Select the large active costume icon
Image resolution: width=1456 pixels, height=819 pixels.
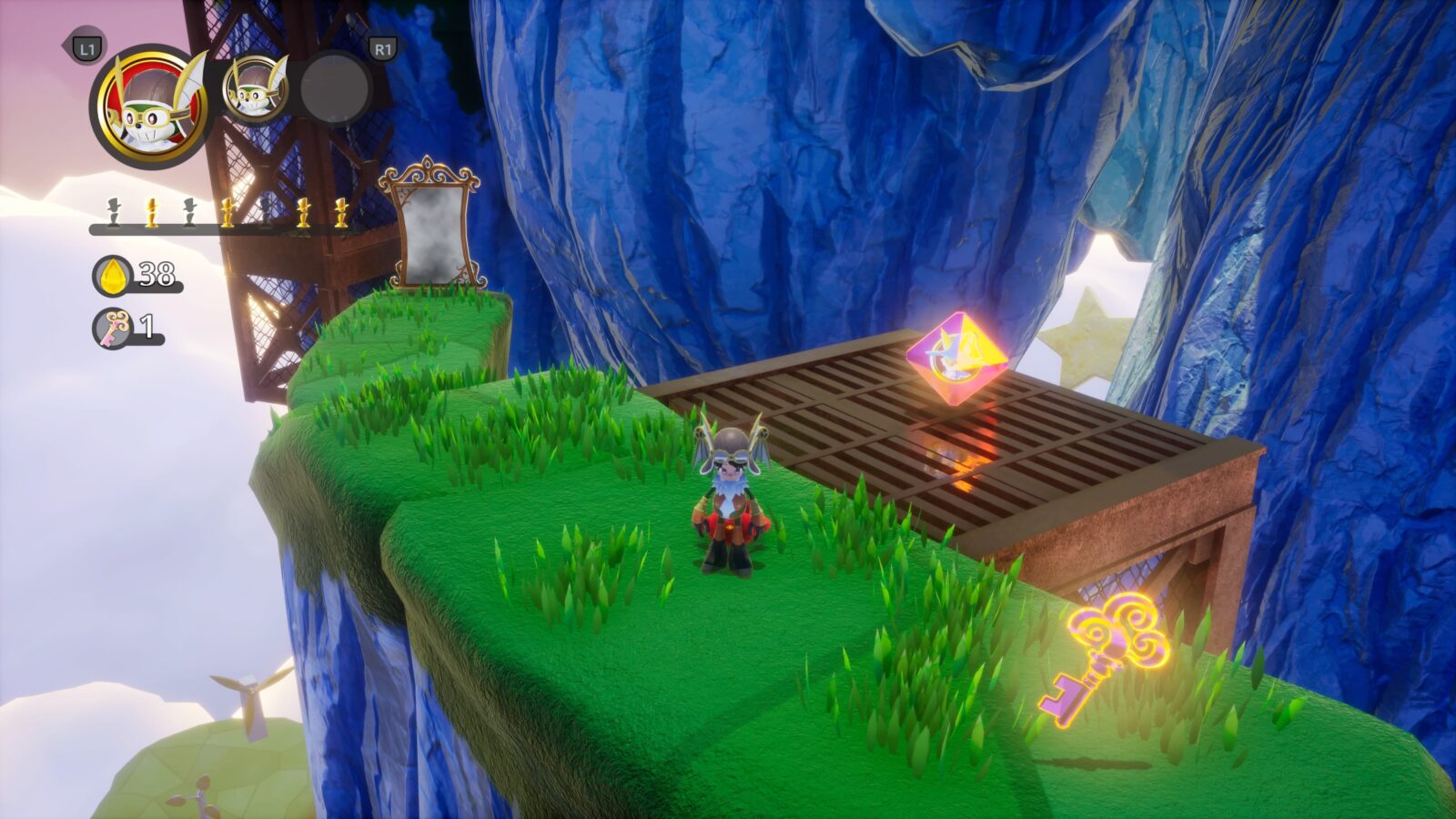[x=150, y=106]
